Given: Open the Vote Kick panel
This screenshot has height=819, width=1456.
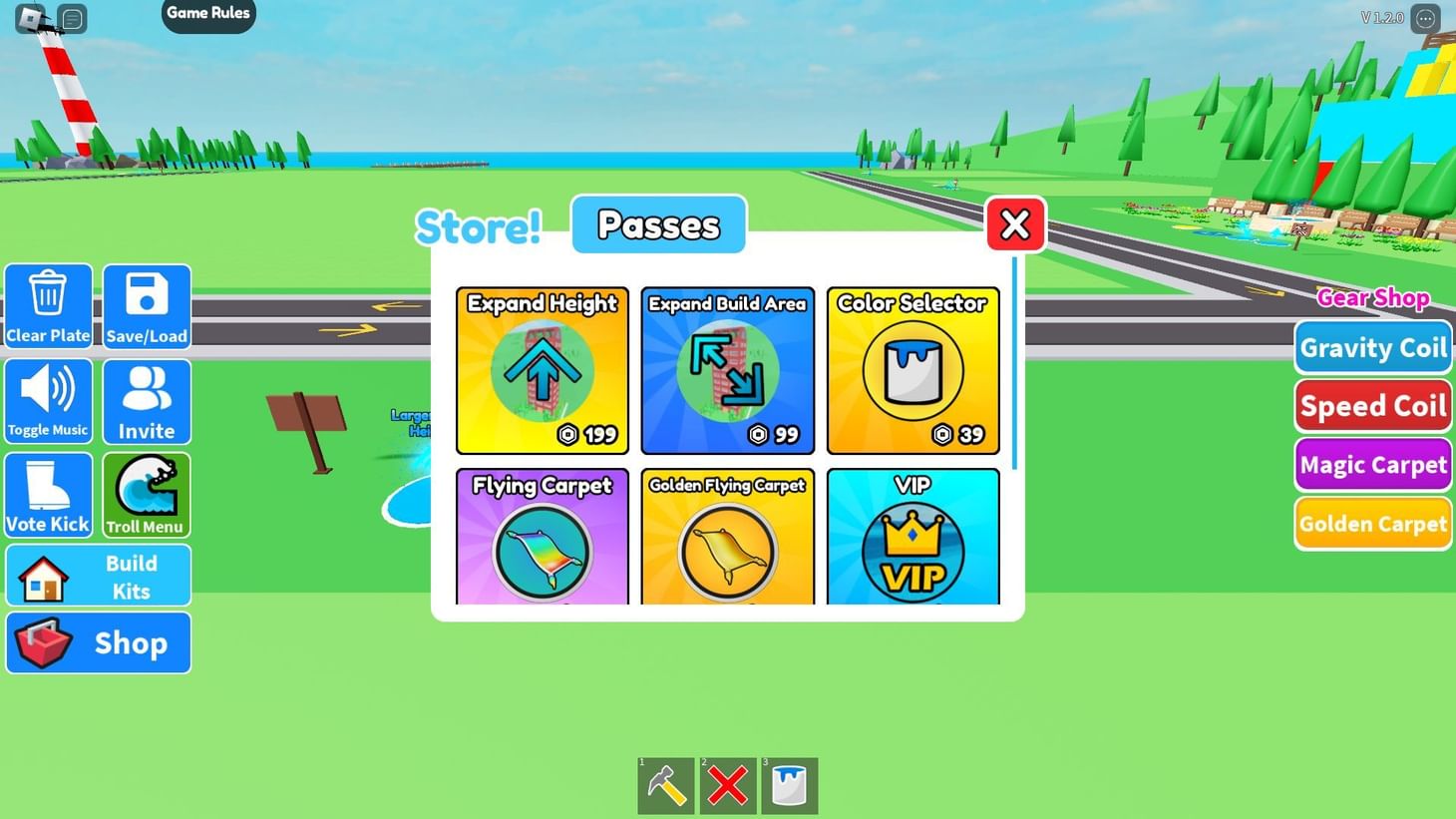Looking at the screenshot, I should pyautogui.click(x=48, y=494).
